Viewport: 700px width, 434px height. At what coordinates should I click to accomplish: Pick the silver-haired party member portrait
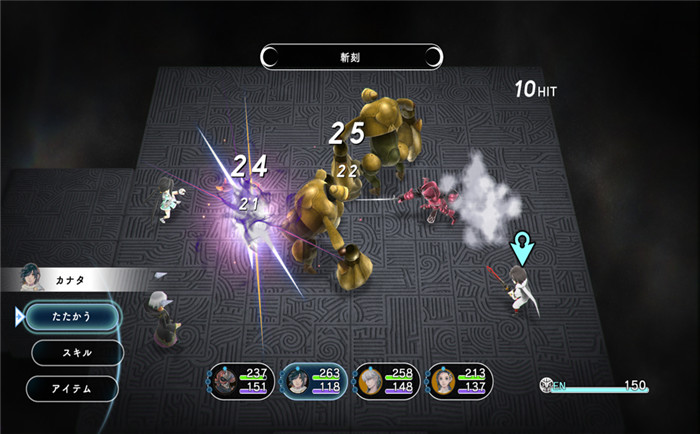tap(372, 382)
